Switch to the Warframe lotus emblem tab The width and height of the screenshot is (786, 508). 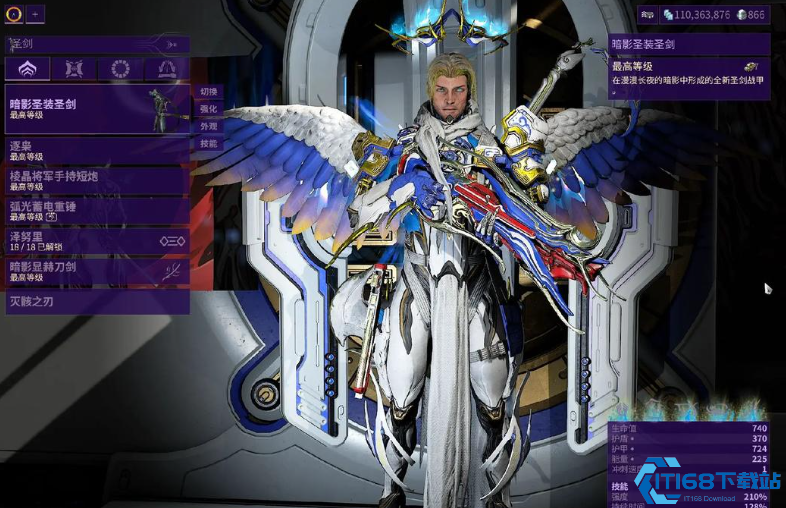(27, 69)
